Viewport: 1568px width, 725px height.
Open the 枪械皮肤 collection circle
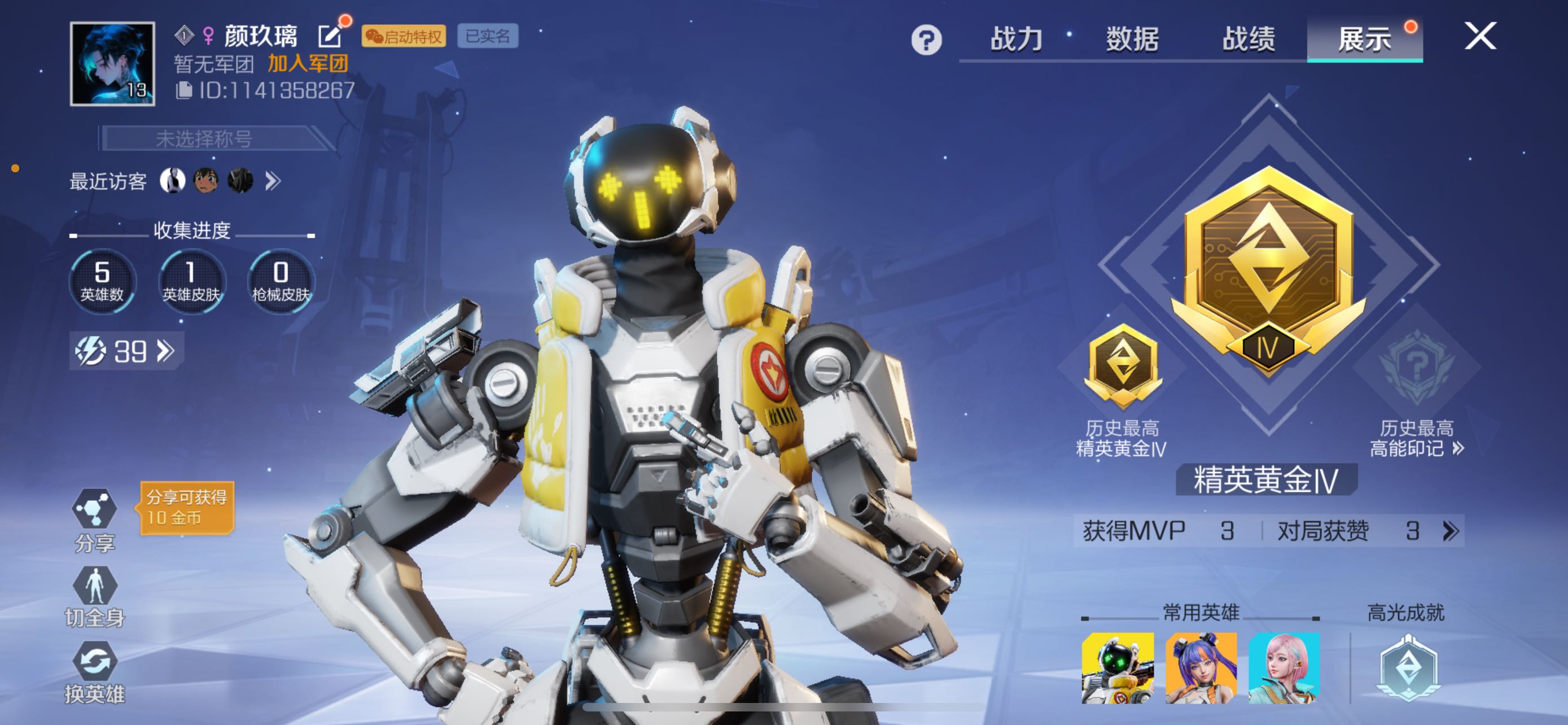281,281
